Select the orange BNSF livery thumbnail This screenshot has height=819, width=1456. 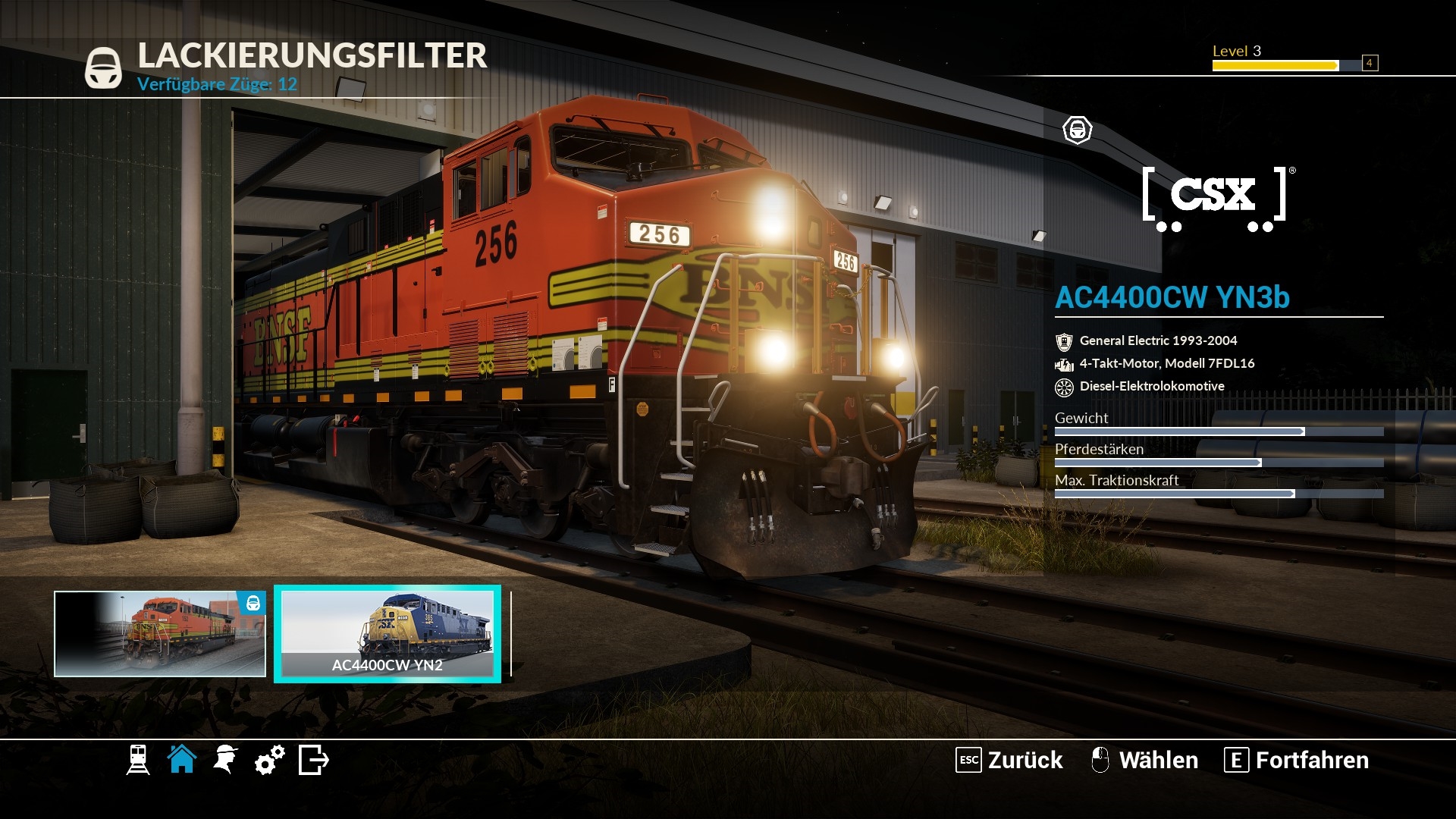pyautogui.click(x=160, y=634)
